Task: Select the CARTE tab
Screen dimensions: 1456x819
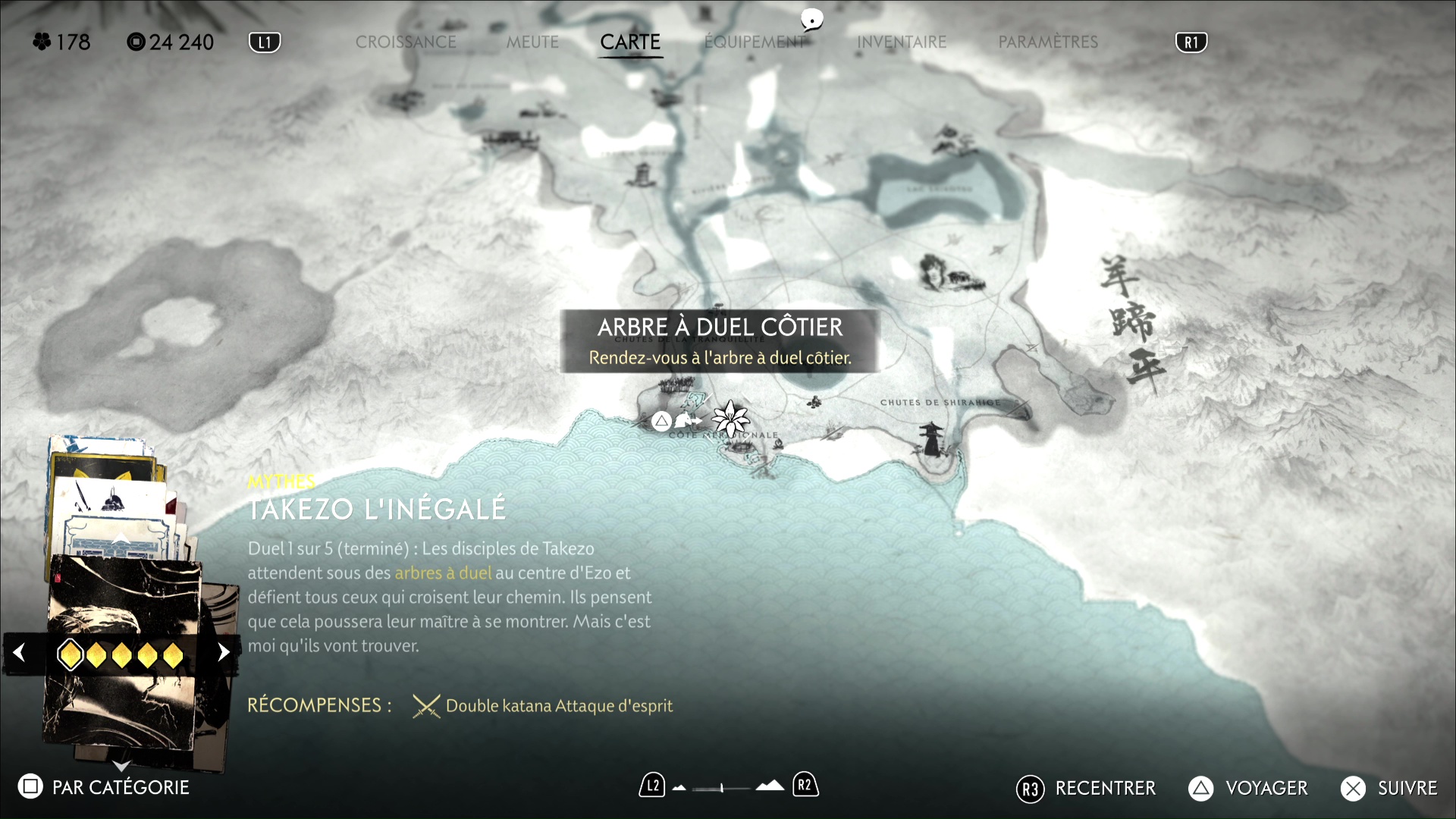Action: click(x=630, y=42)
